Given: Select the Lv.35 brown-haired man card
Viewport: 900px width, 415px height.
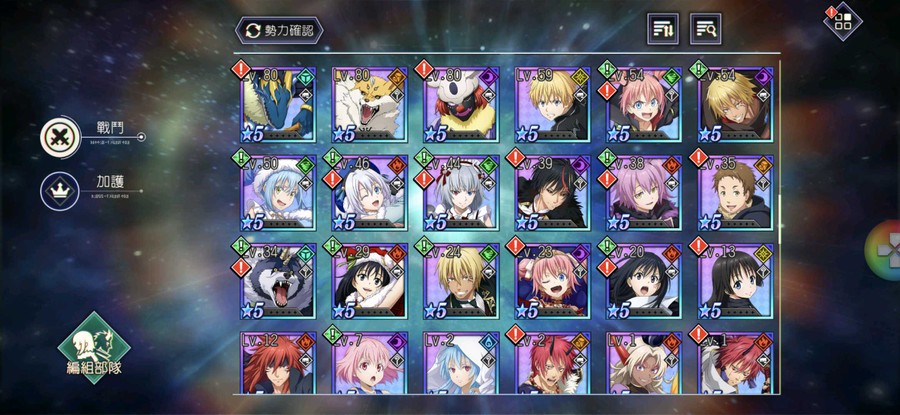Looking at the screenshot, I should point(734,192).
